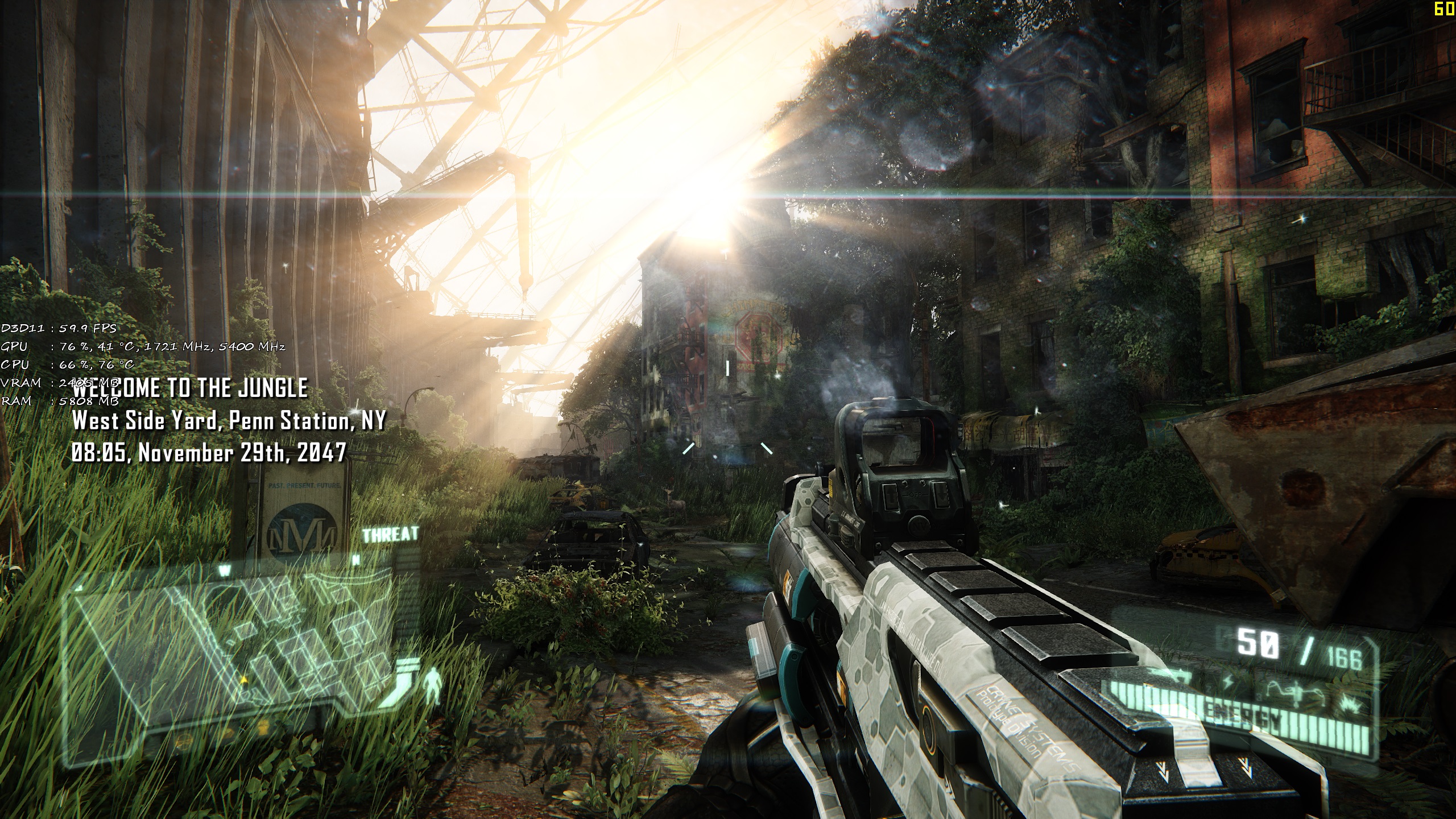Click the N compass marker near the THREAT label

[356, 559]
